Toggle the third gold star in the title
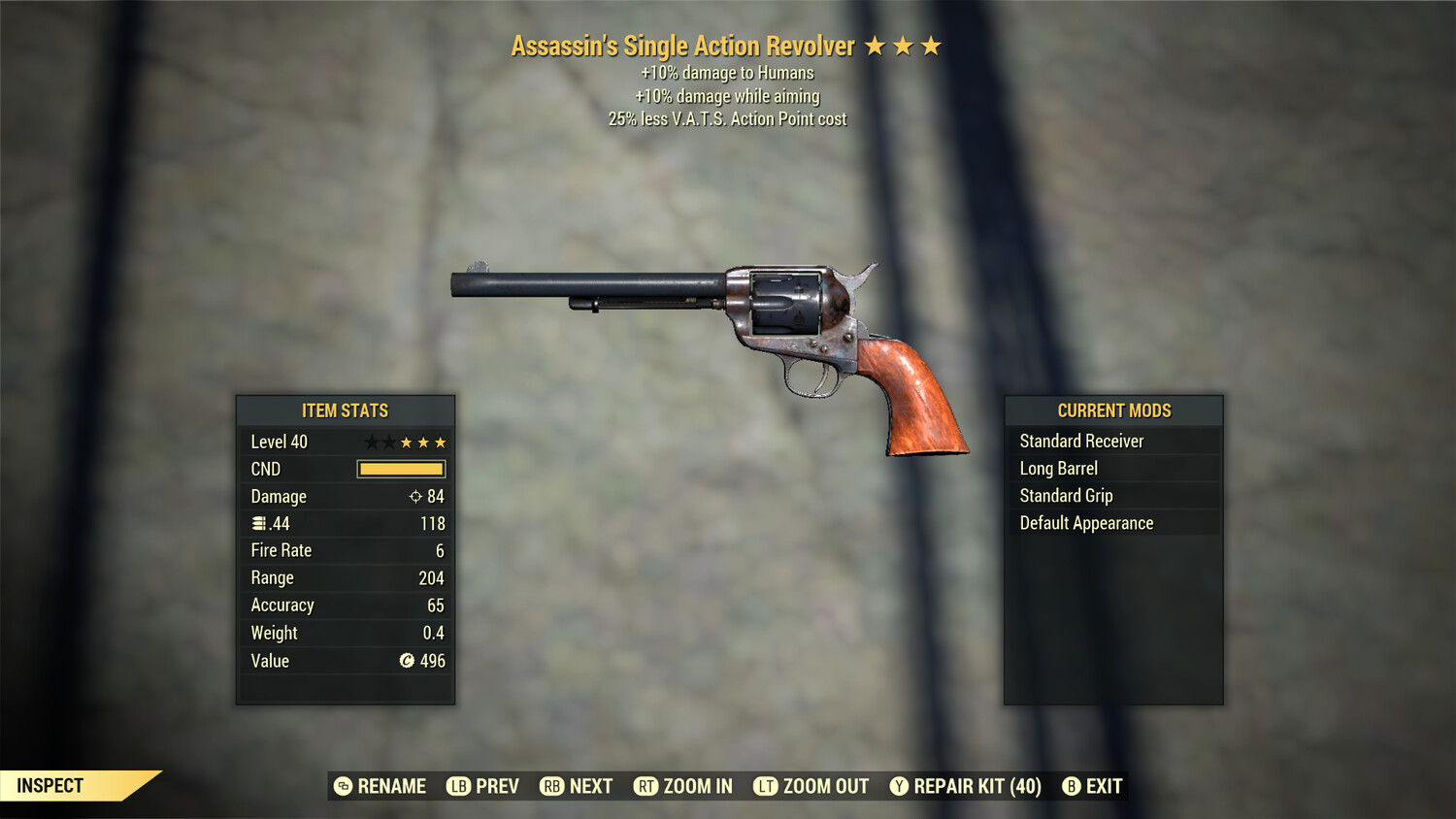The height and width of the screenshot is (819, 1456). [x=931, y=45]
